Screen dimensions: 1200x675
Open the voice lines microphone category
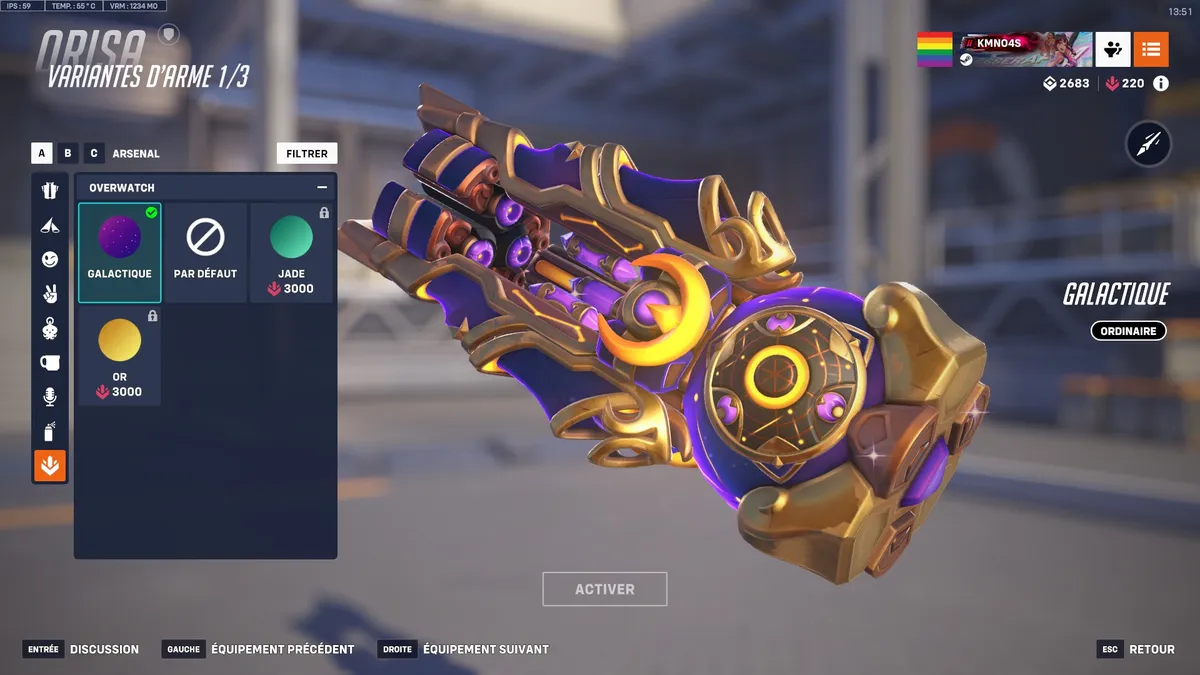coord(50,397)
